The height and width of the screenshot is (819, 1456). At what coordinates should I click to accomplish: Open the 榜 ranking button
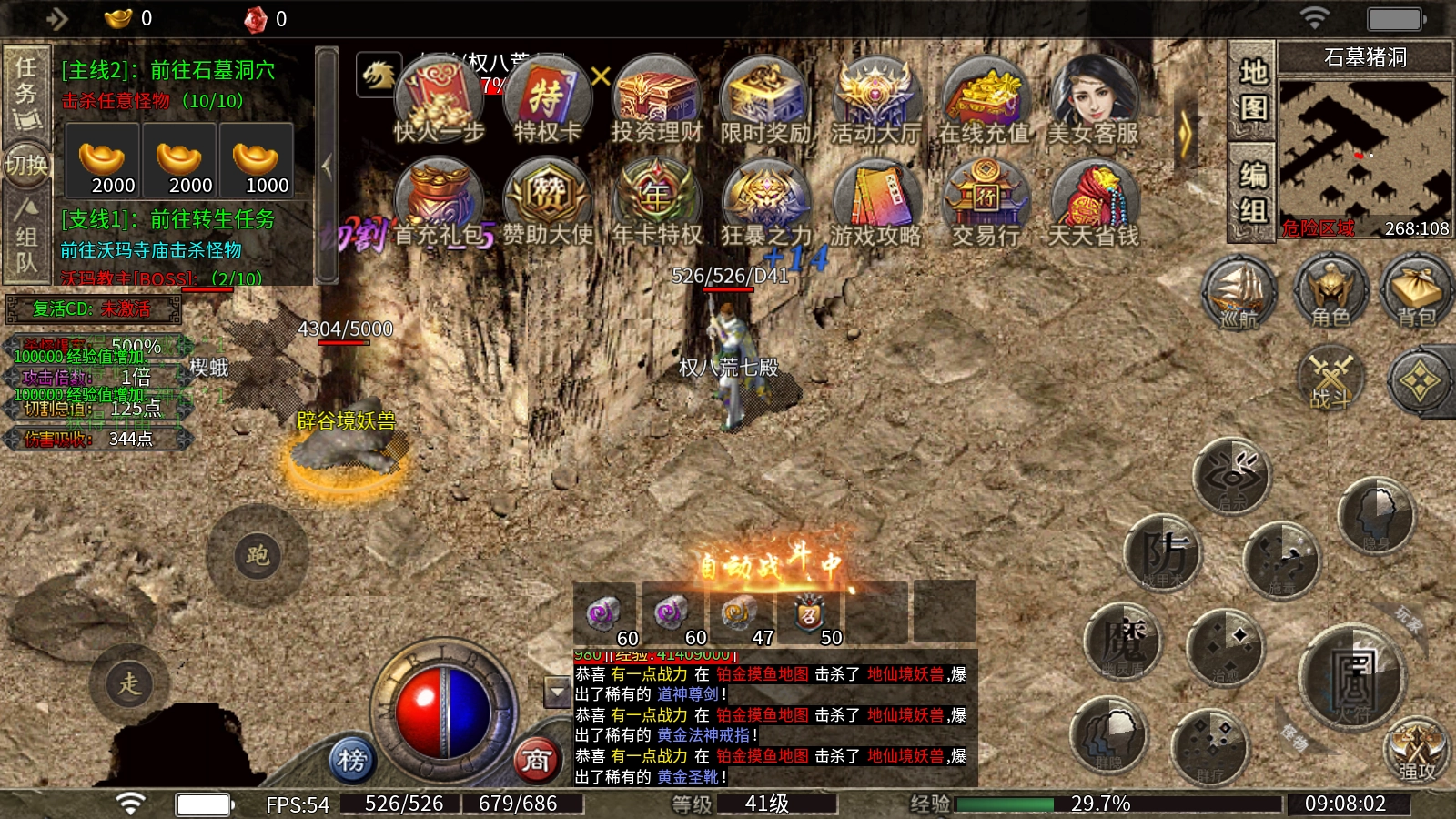point(352,758)
